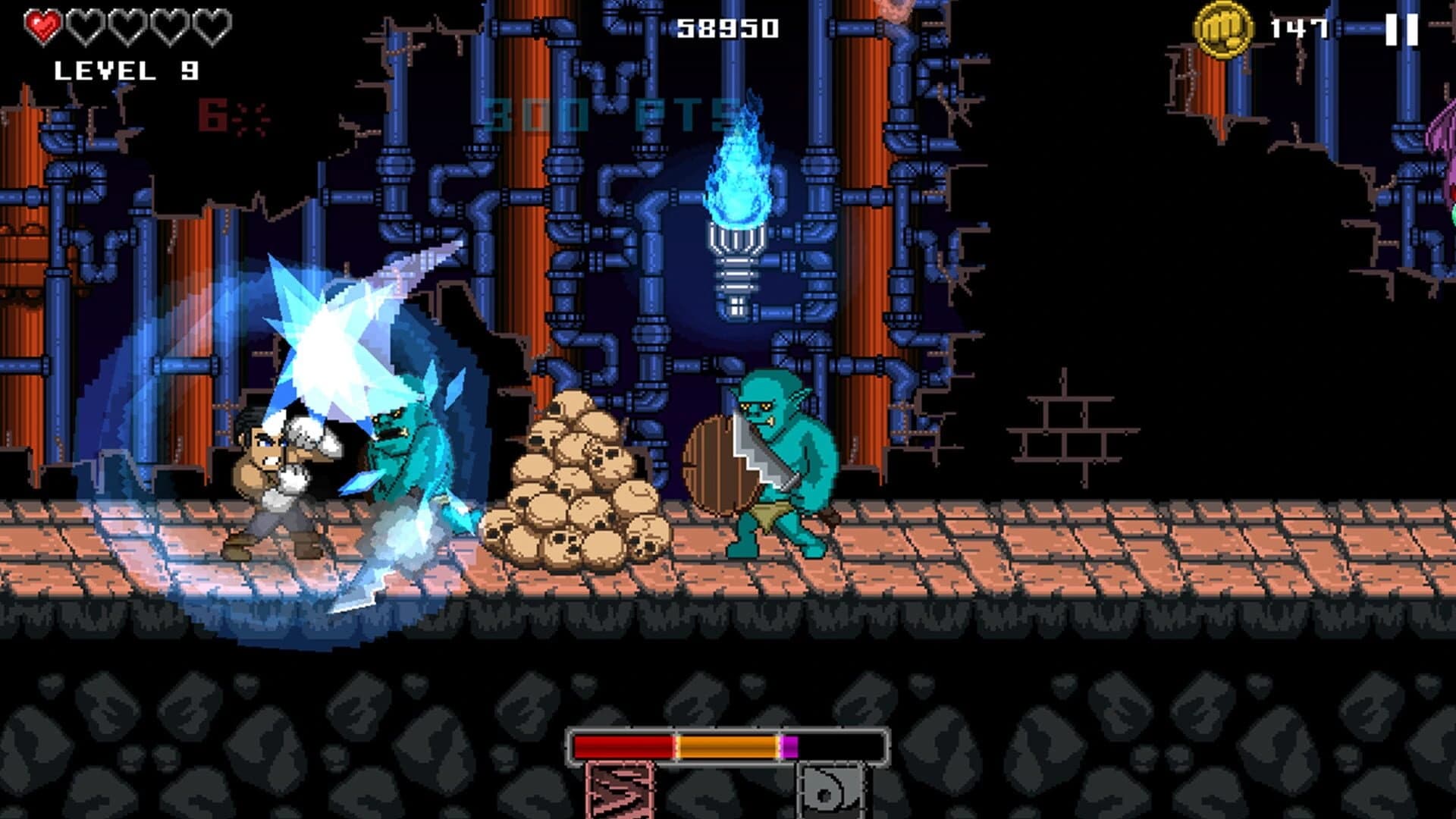
Task: Click the middle empty heart icon
Action: pos(127,24)
